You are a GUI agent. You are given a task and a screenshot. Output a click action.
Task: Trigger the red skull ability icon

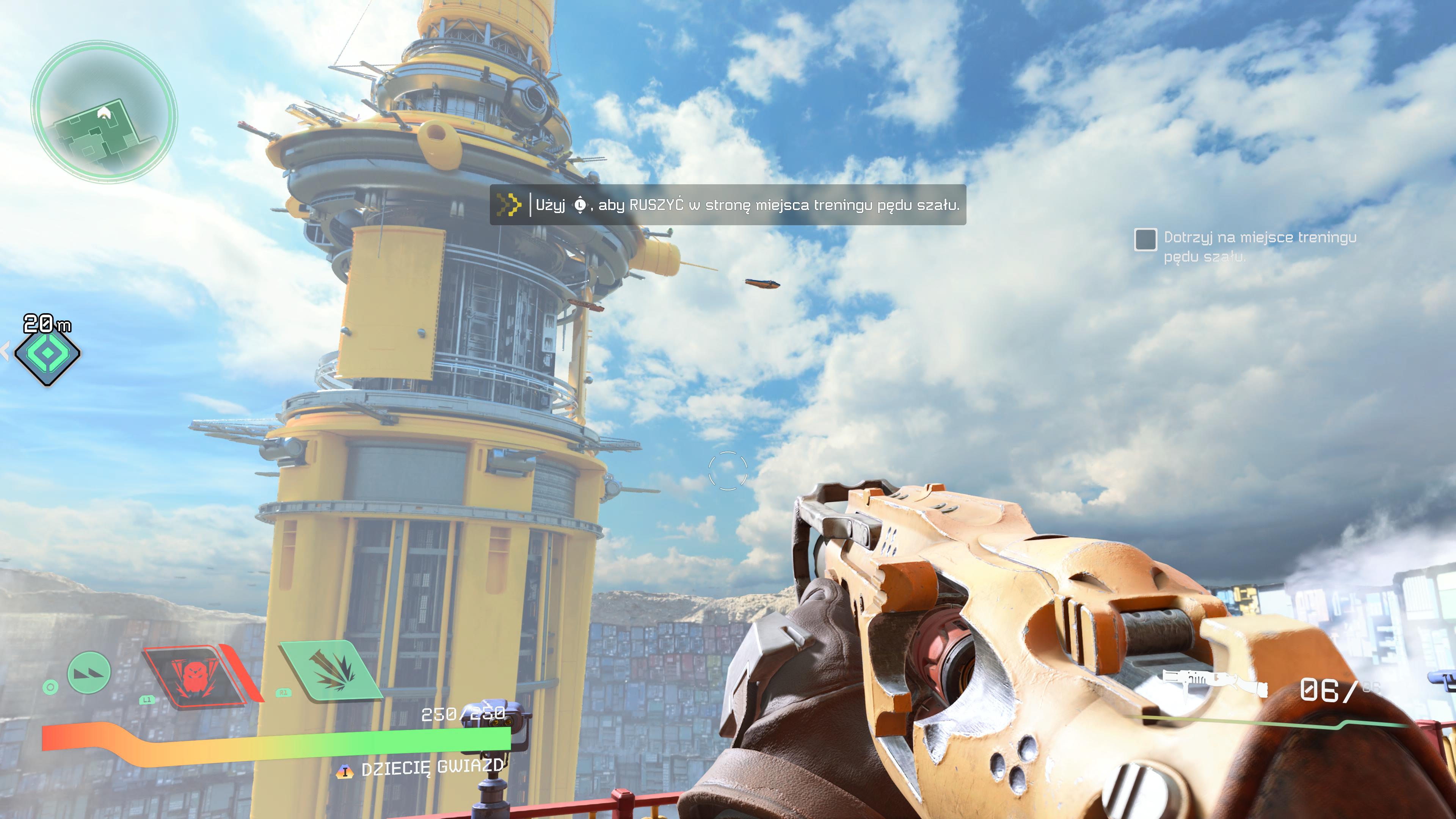pos(195,675)
